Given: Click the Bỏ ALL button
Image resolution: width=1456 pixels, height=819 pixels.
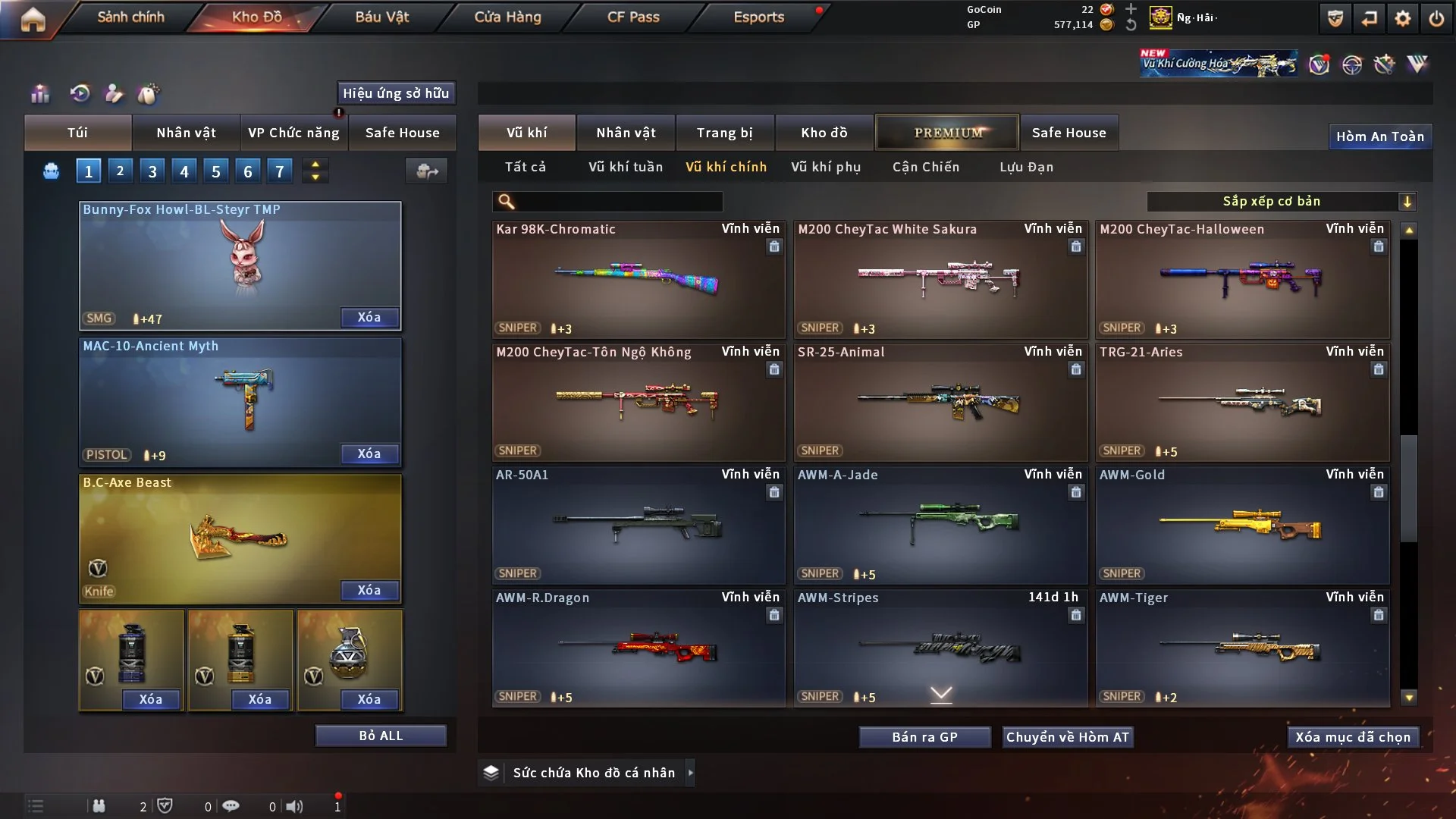Looking at the screenshot, I should coord(381,736).
